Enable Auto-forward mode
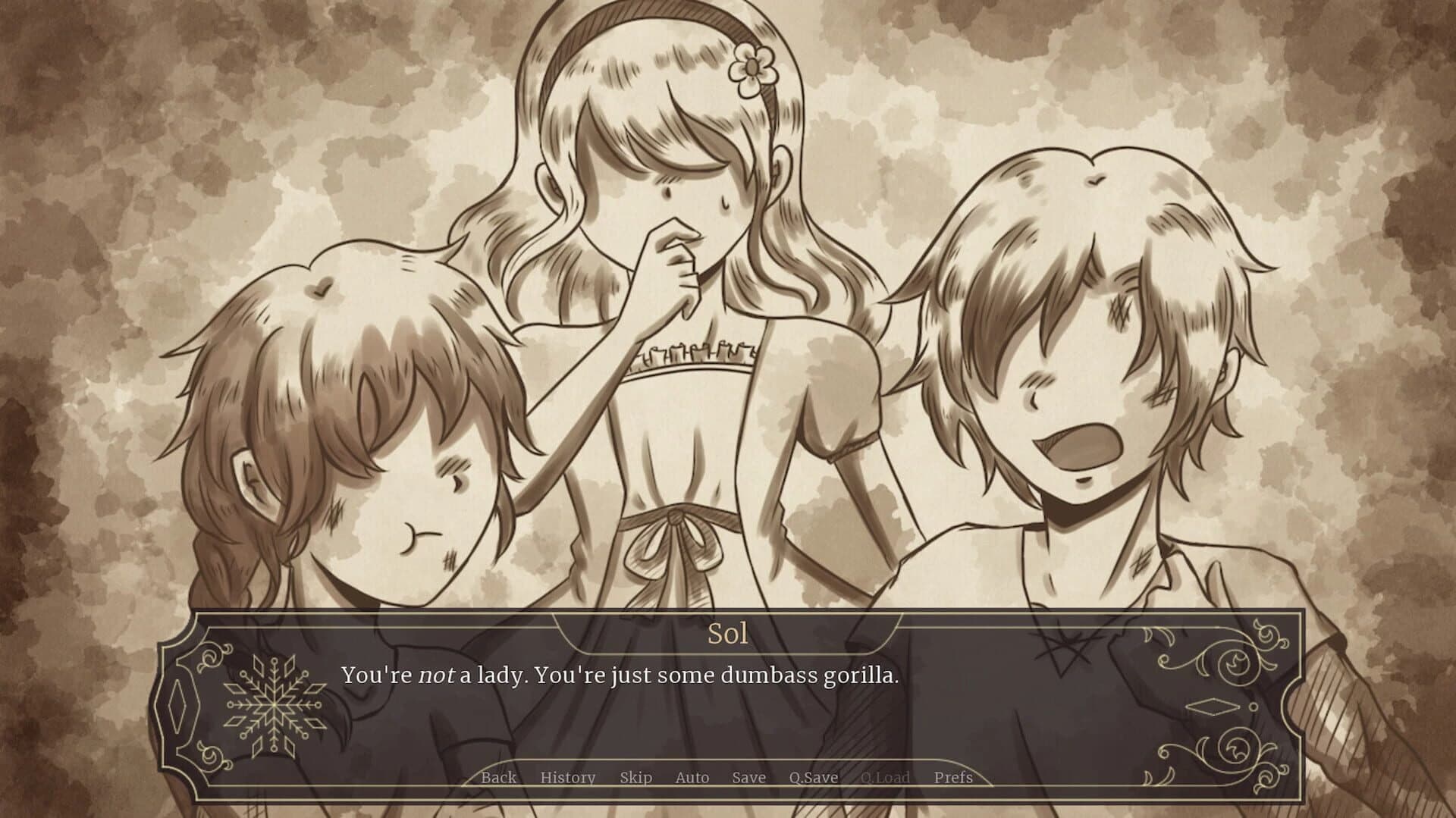The height and width of the screenshot is (818, 1456). tap(692, 778)
